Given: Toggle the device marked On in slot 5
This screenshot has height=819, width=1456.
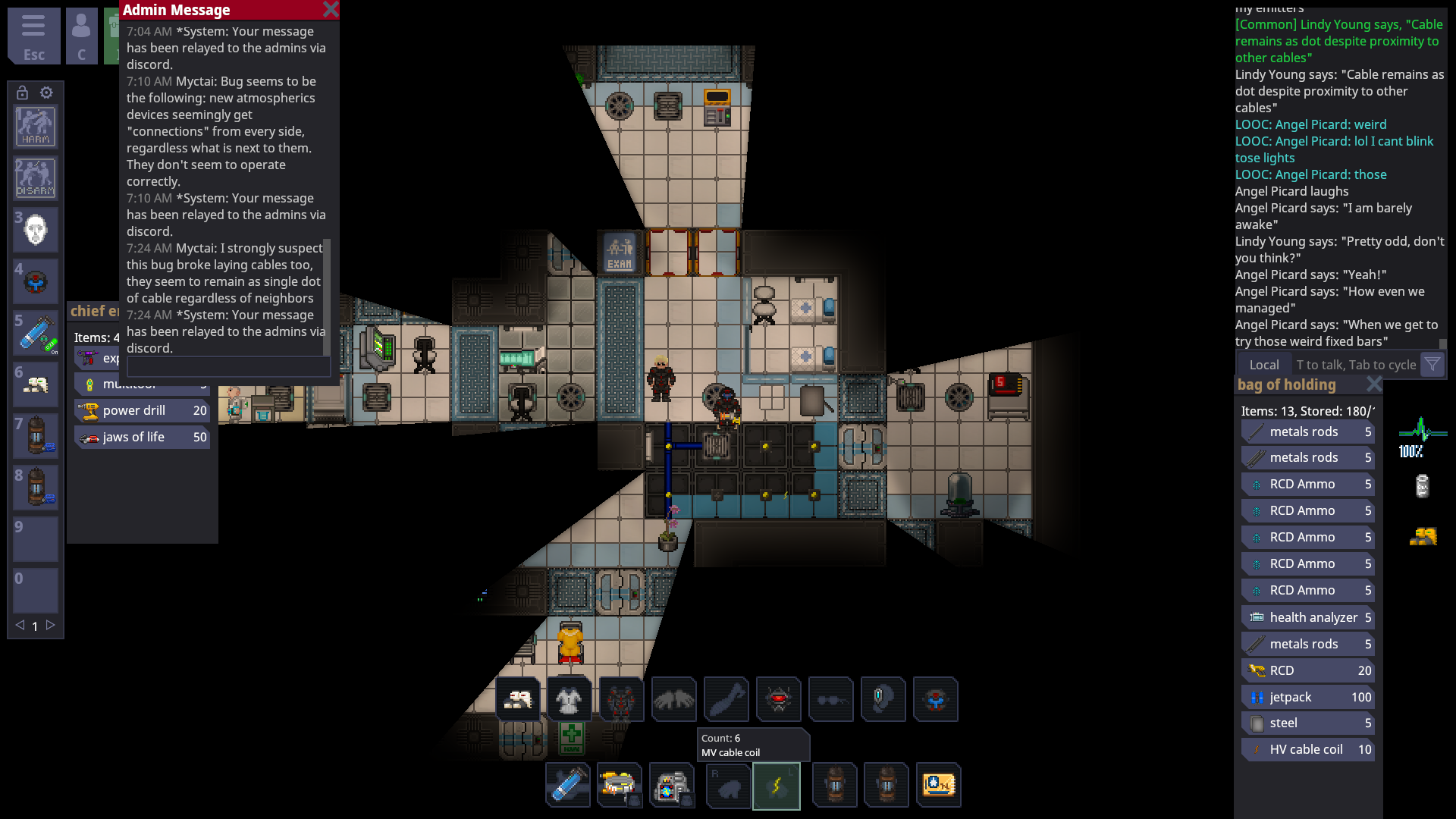Looking at the screenshot, I should pos(35,332).
